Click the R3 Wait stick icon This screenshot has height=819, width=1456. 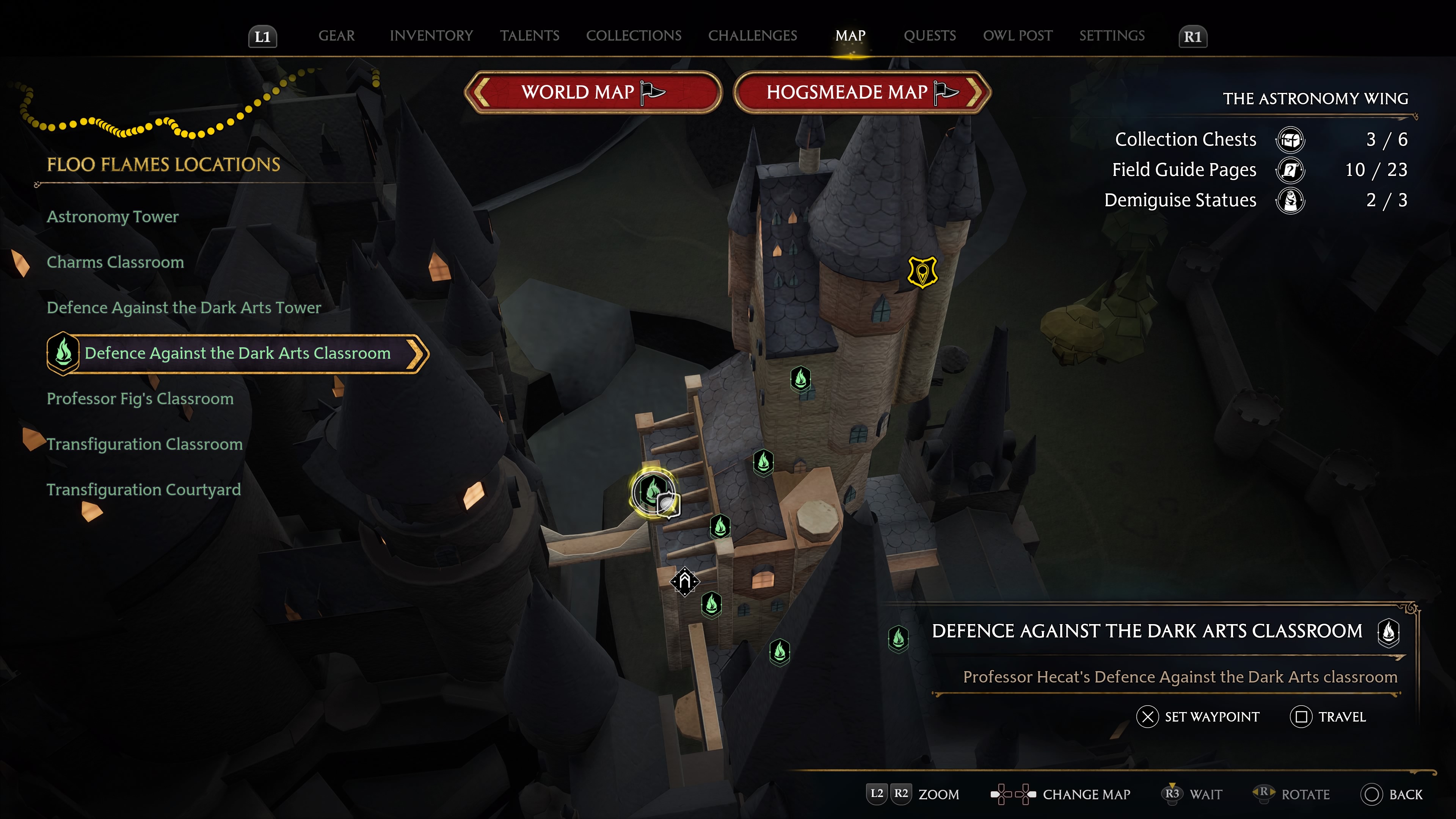1172,794
